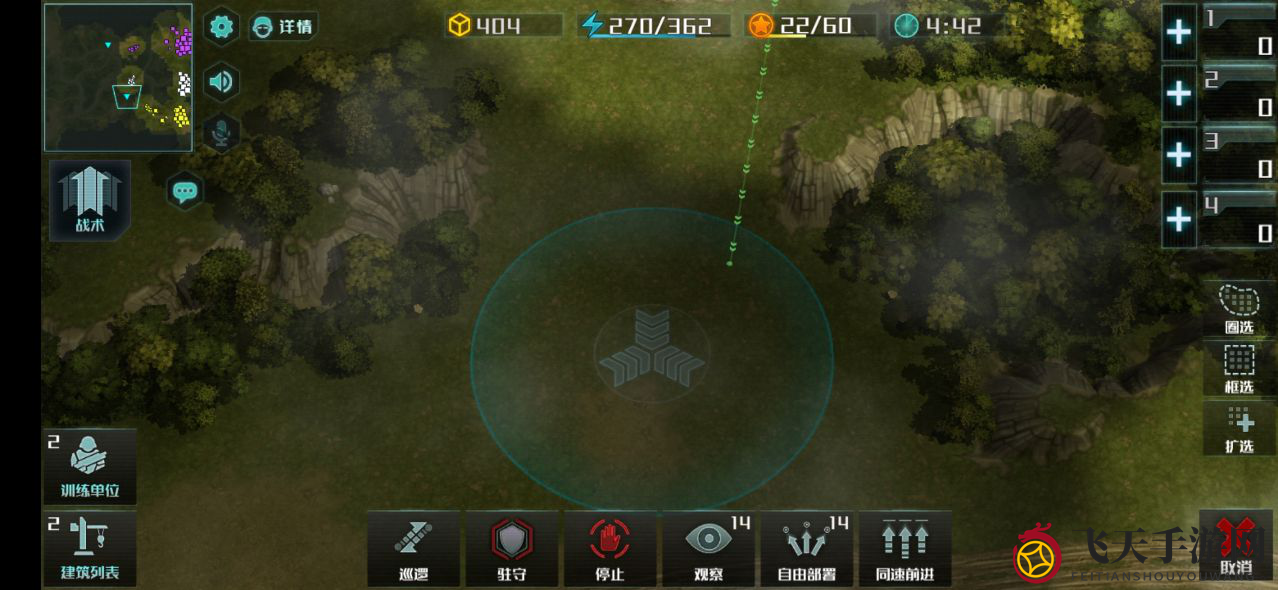1278x590 pixels.
Task: Select the 观察 observe command
Action: point(709,548)
